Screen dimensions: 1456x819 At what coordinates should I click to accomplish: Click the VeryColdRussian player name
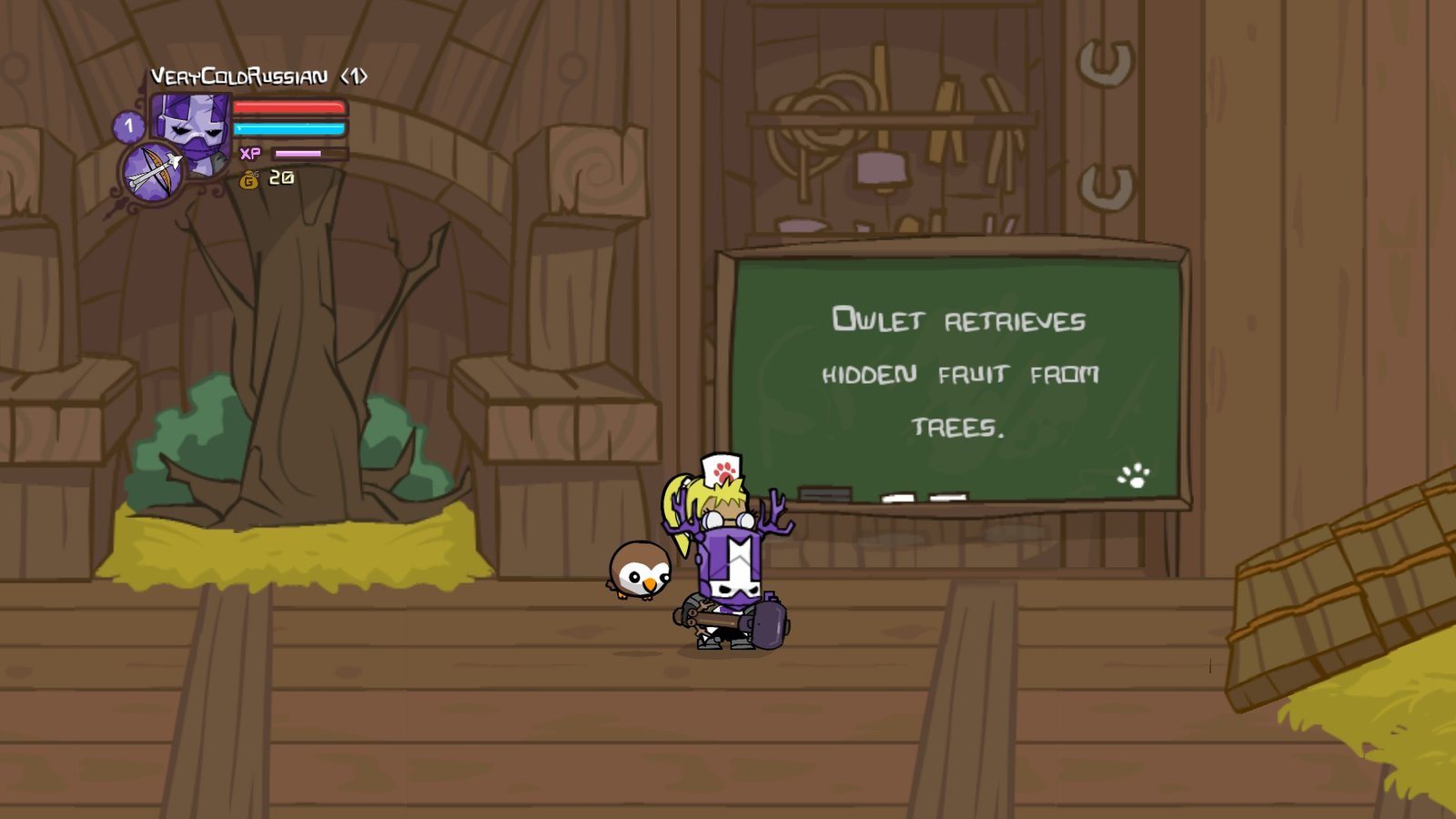tap(238, 76)
